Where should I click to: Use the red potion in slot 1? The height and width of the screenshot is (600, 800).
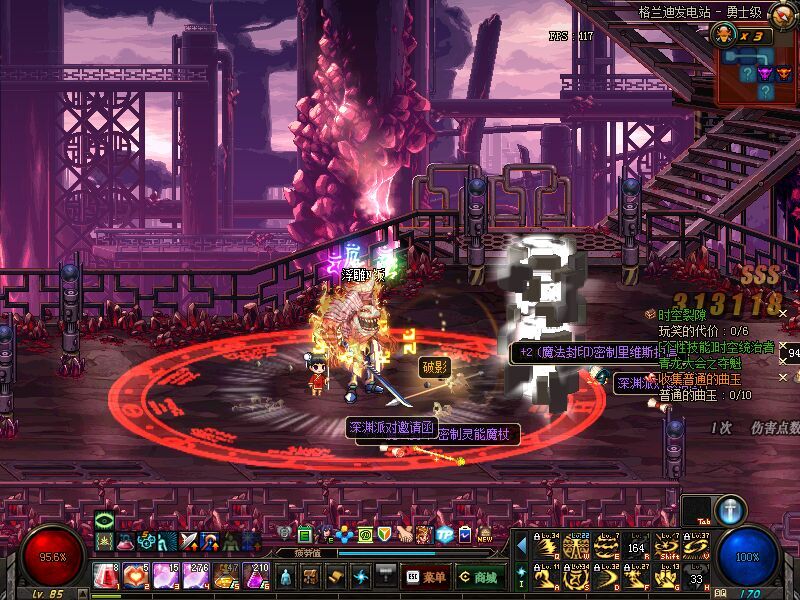click(105, 576)
